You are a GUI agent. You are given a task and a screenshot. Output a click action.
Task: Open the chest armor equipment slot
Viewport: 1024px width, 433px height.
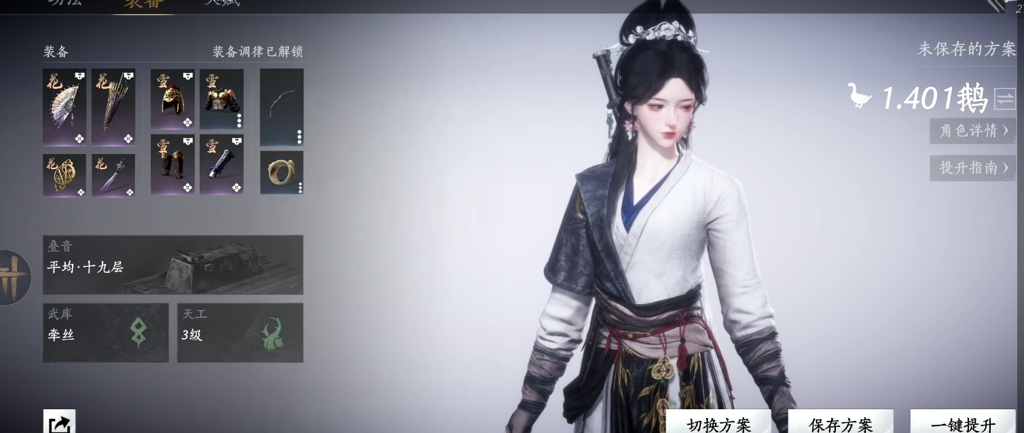tap(222, 99)
